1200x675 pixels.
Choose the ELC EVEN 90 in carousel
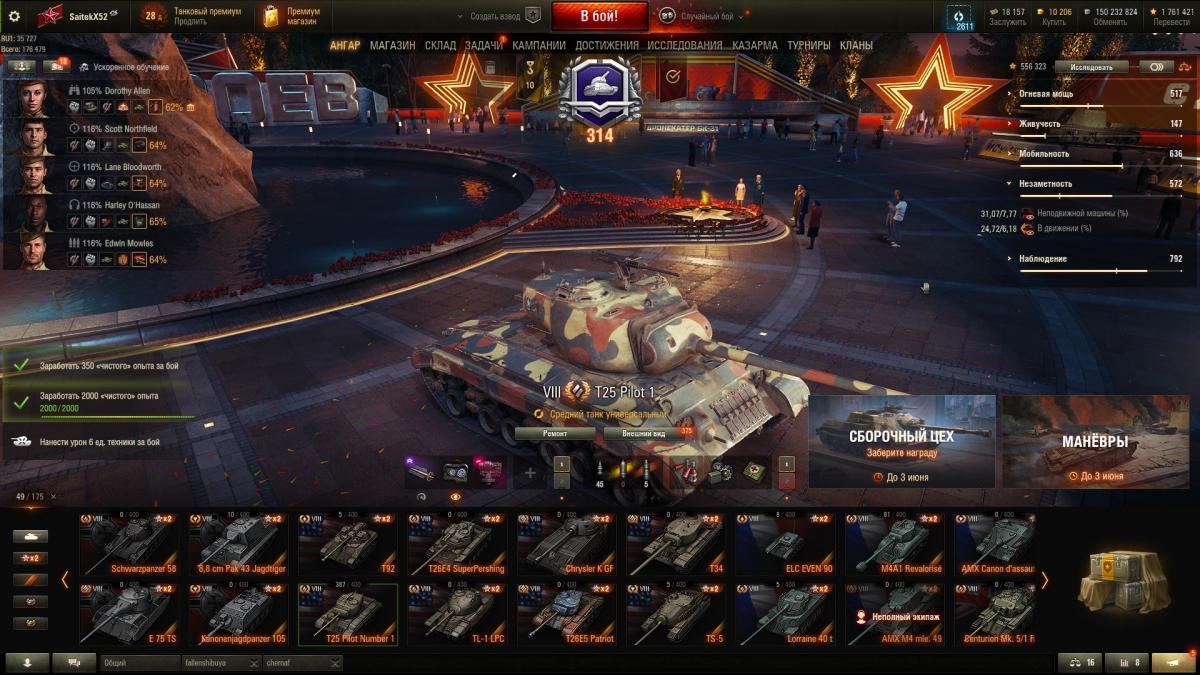[x=785, y=545]
